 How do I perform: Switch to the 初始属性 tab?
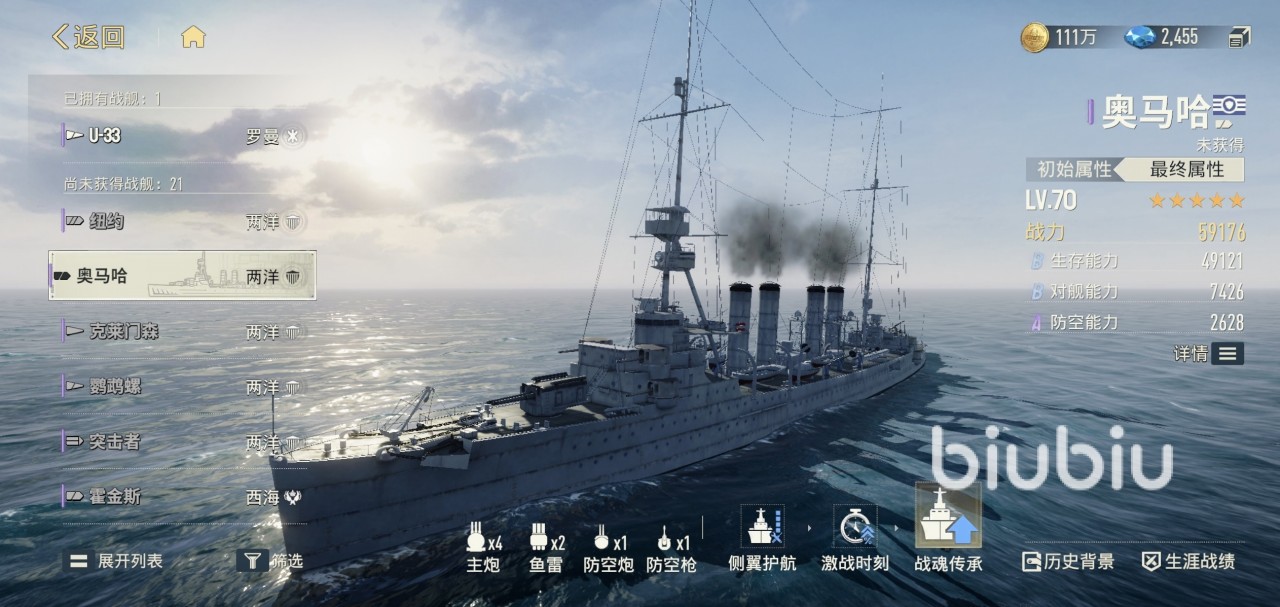1073,169
